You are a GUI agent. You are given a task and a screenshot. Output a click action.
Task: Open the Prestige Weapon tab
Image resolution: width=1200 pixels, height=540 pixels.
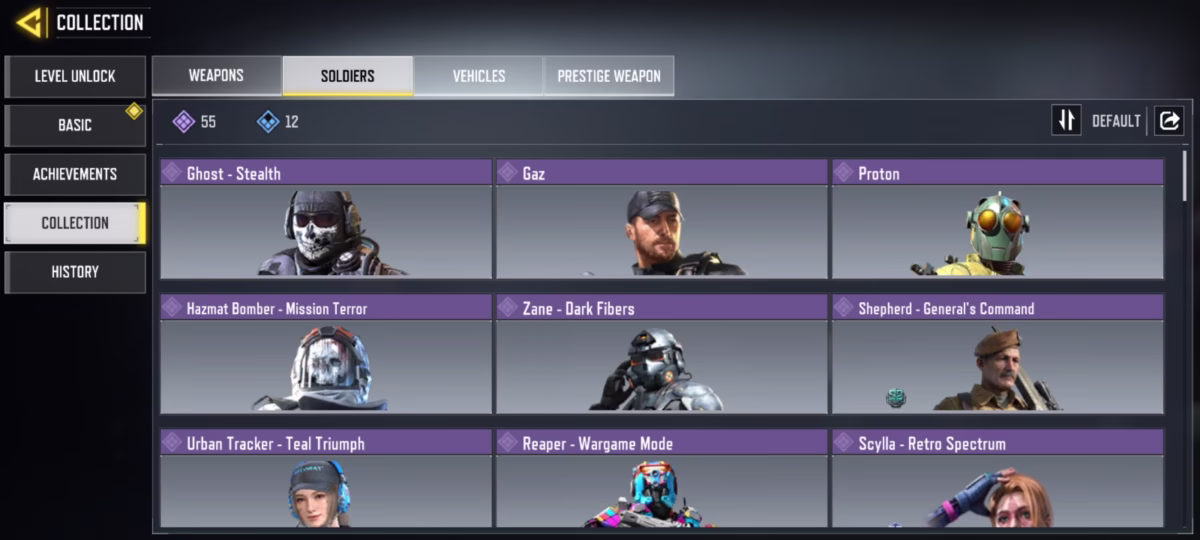608,76
